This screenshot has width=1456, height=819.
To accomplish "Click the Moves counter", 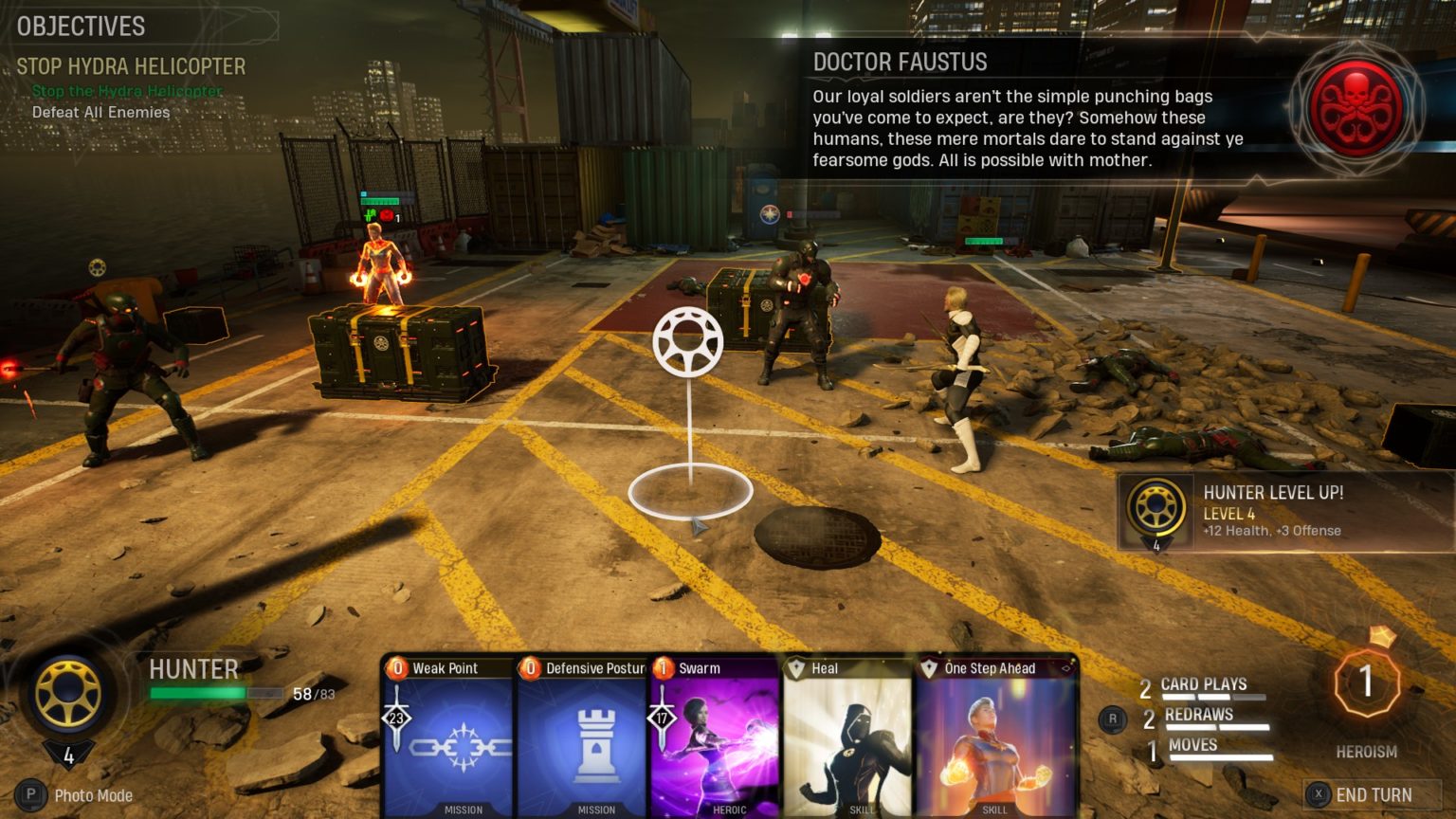I will click(1192, 747).
